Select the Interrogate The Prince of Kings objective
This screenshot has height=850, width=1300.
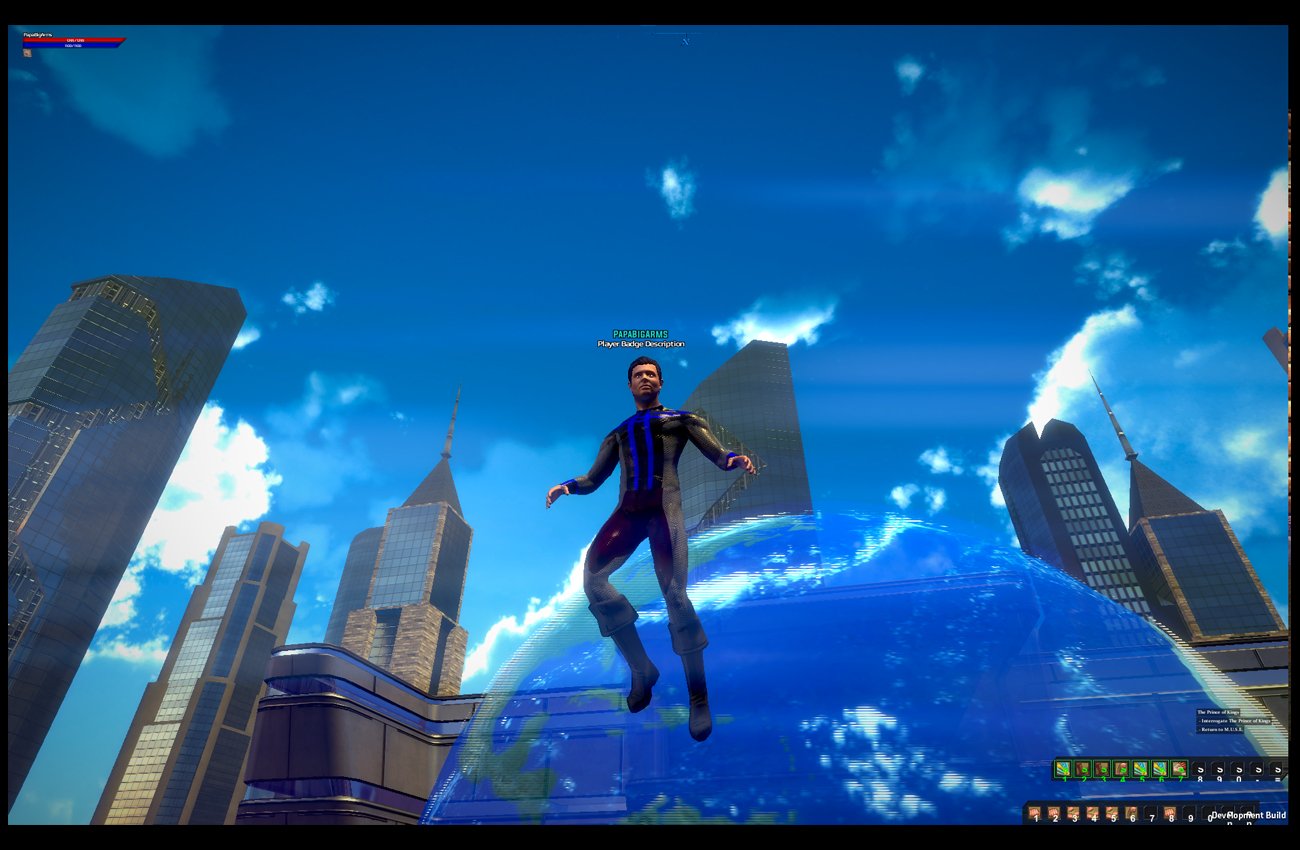pyautogui.click(x=1235, y=721)
